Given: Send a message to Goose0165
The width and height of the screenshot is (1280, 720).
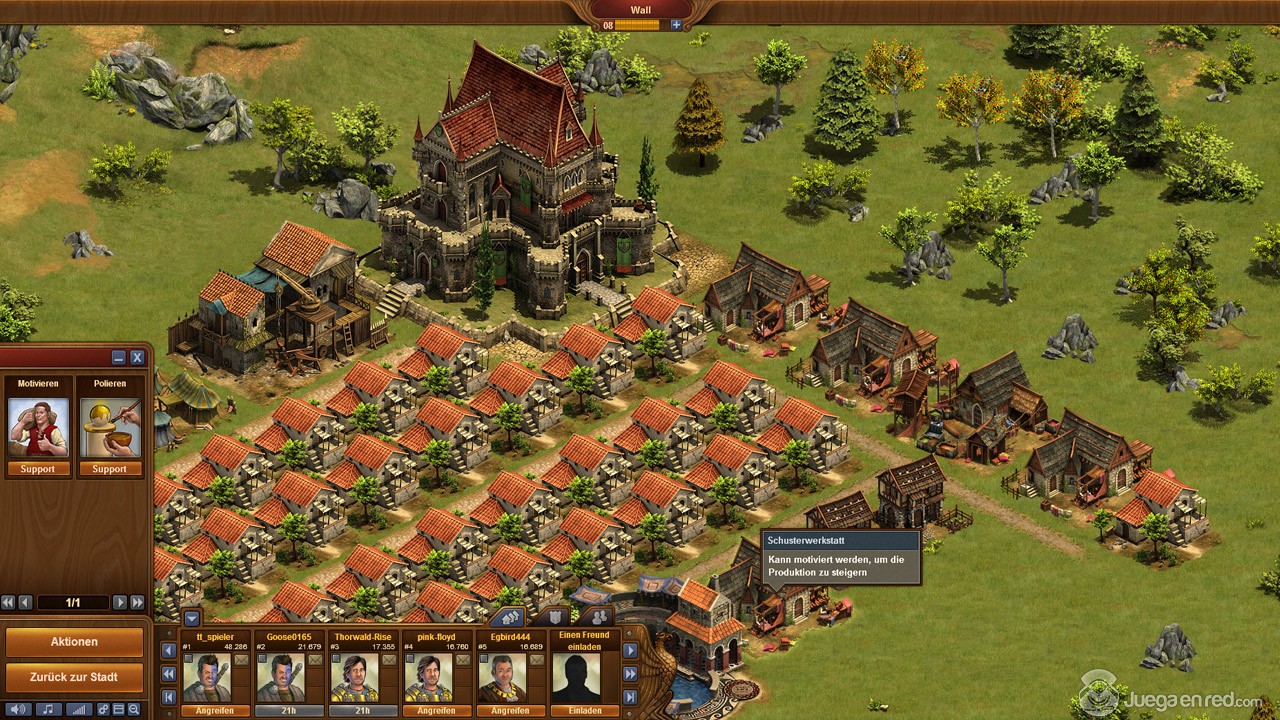Looking at the screenshot, I should (315, 660).
